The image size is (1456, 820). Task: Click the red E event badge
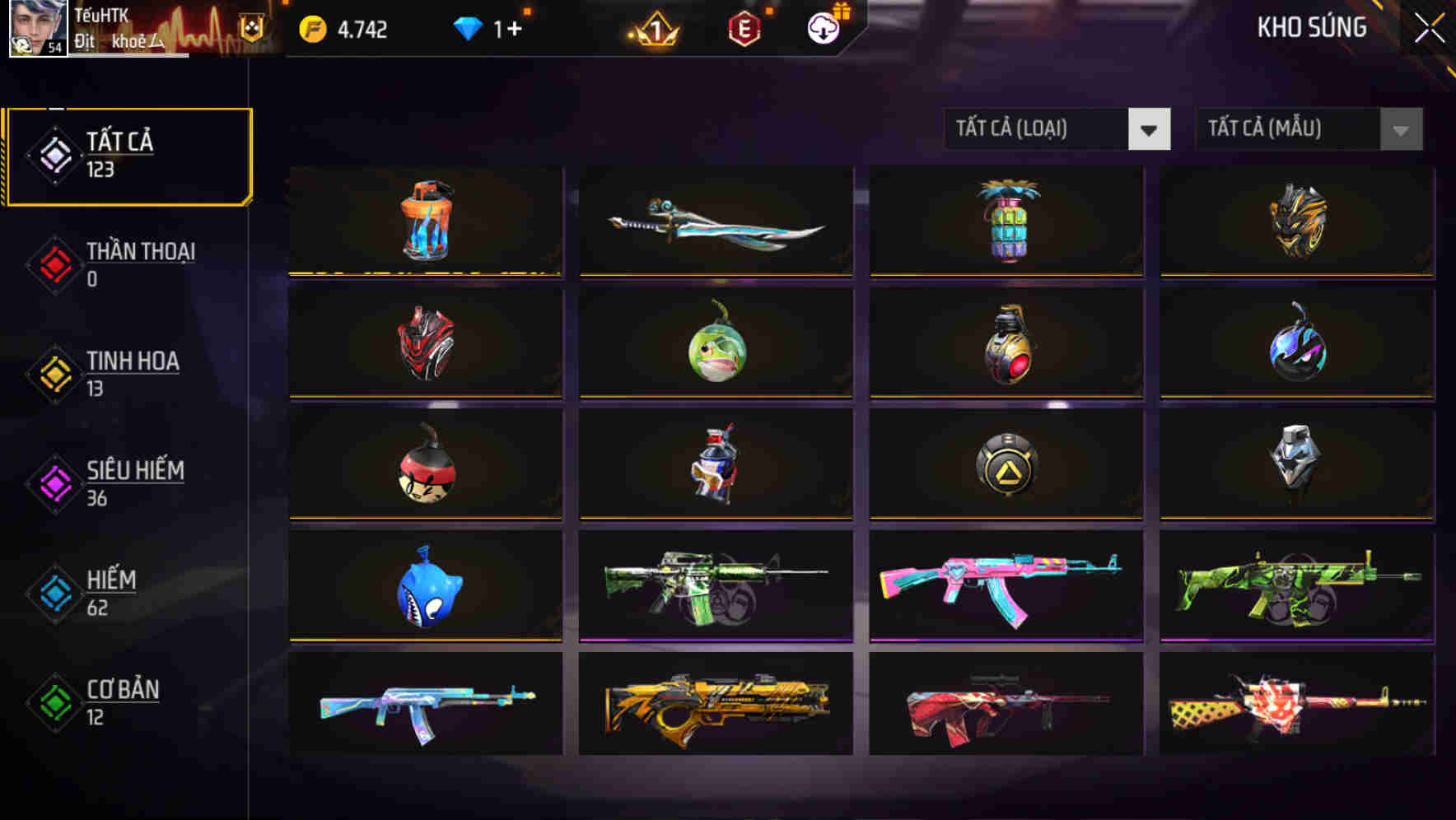(x=744, y=27)
